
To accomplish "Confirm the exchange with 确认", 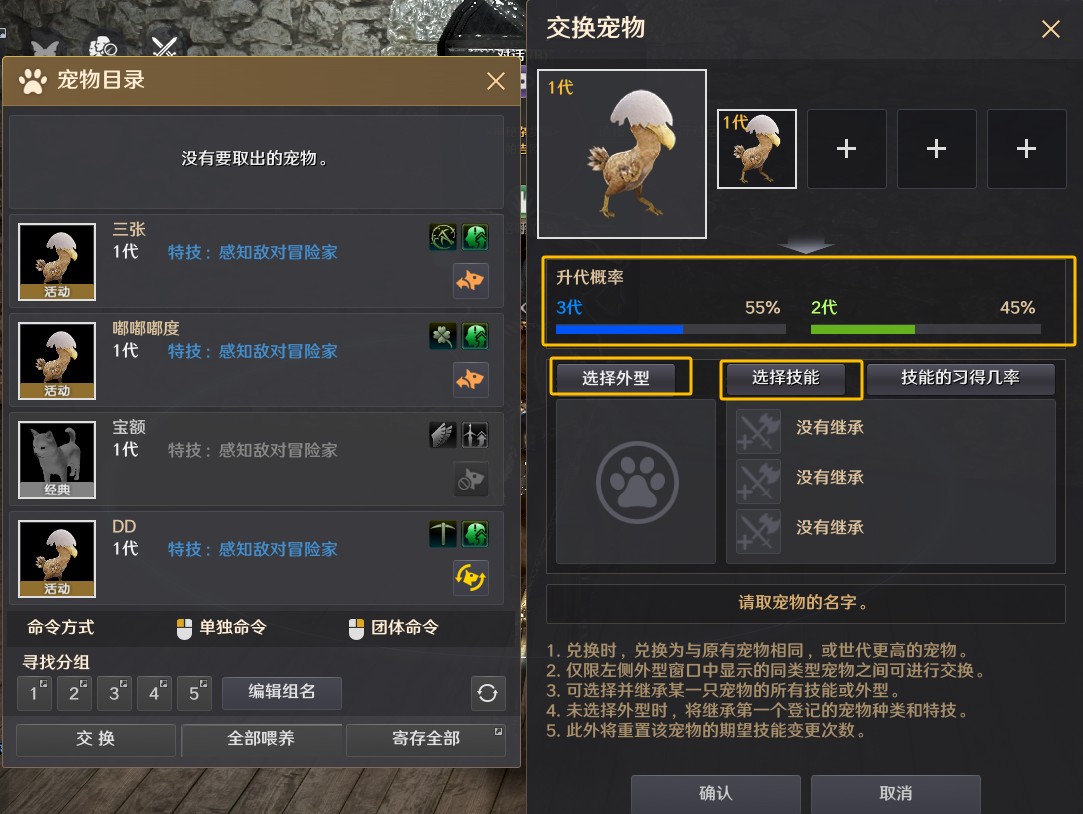I will tap(715, 793).
